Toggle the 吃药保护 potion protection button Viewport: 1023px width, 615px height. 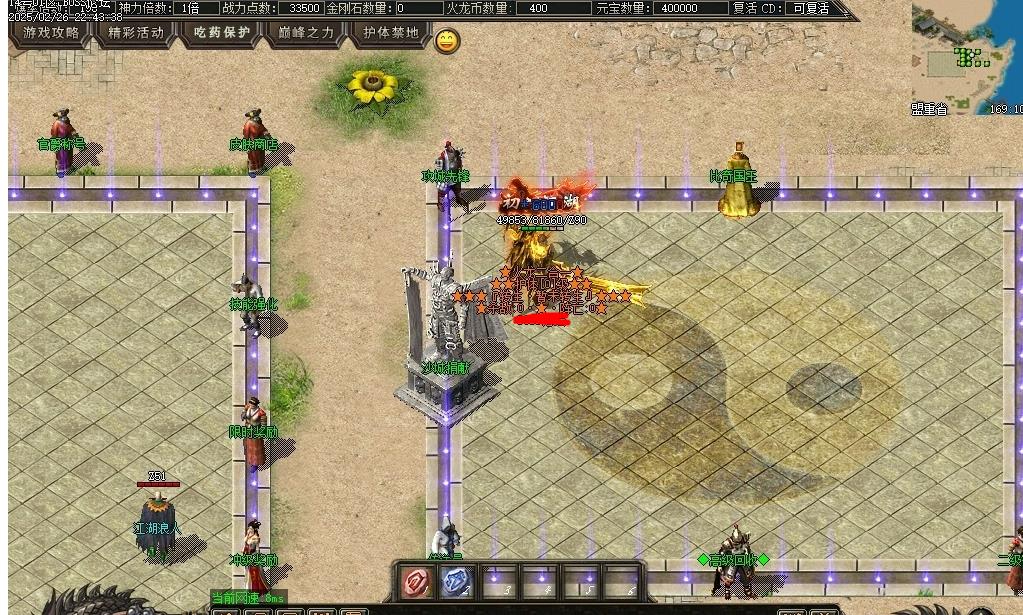pos(222,32)
